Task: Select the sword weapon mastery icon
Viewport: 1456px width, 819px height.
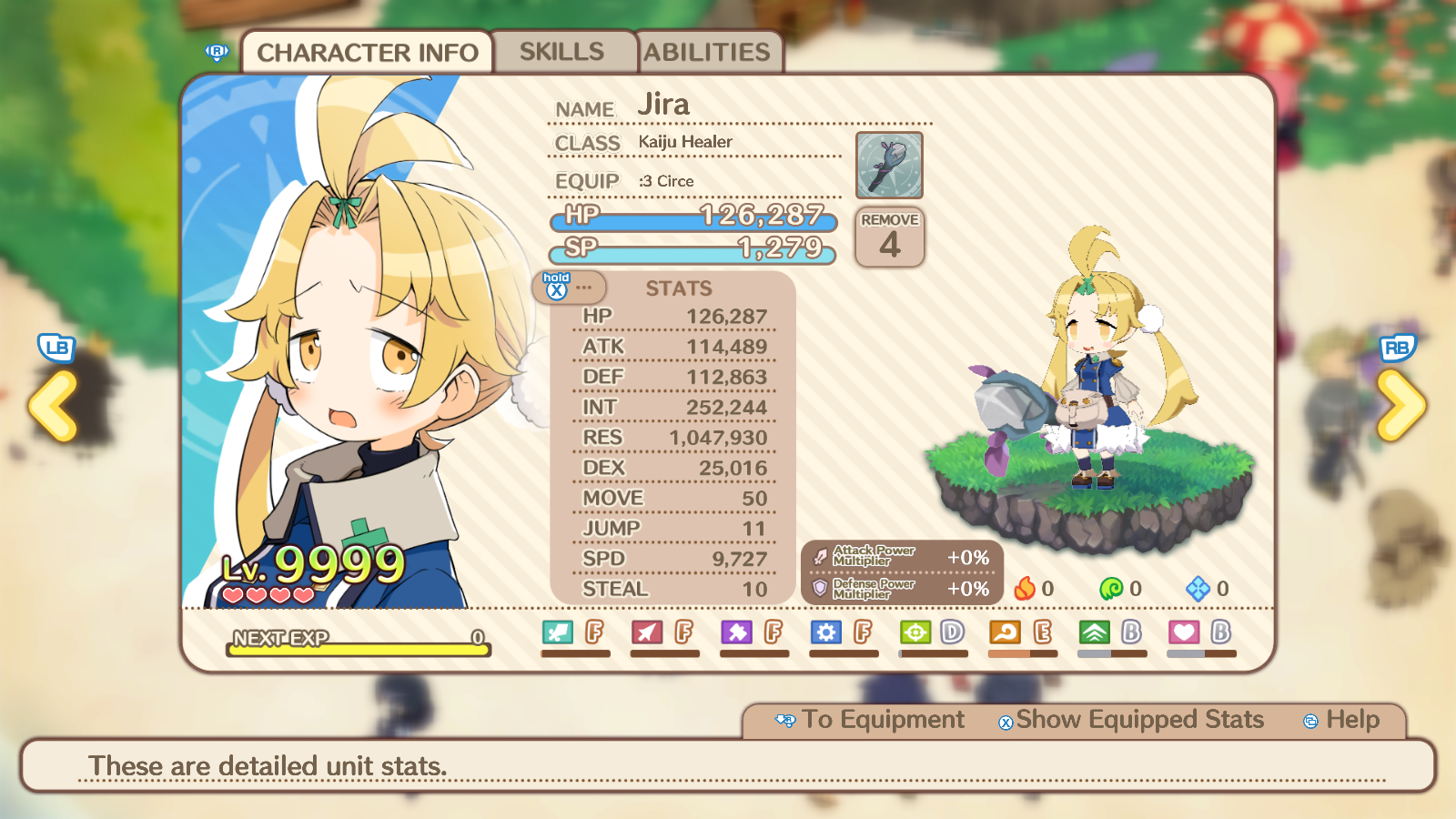Action: pyautogui.click(x=557, y=632)
